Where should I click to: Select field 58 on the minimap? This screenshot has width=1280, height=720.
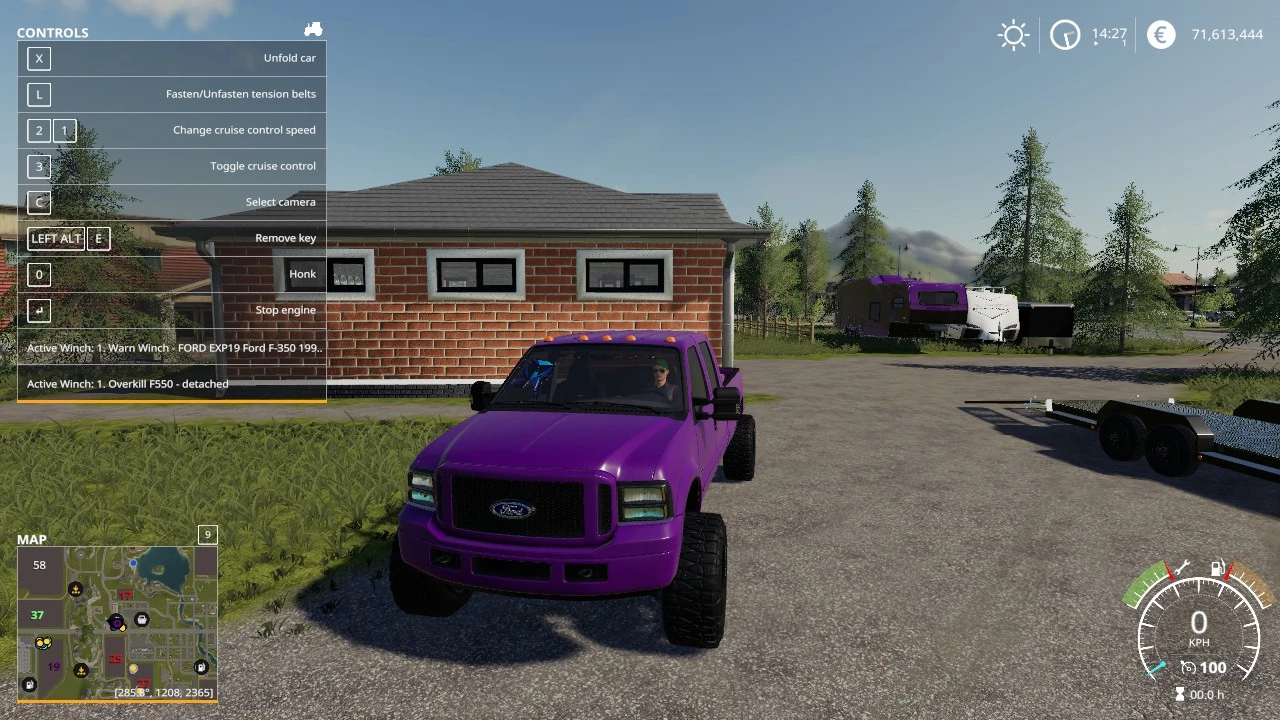tap(39, 565)
